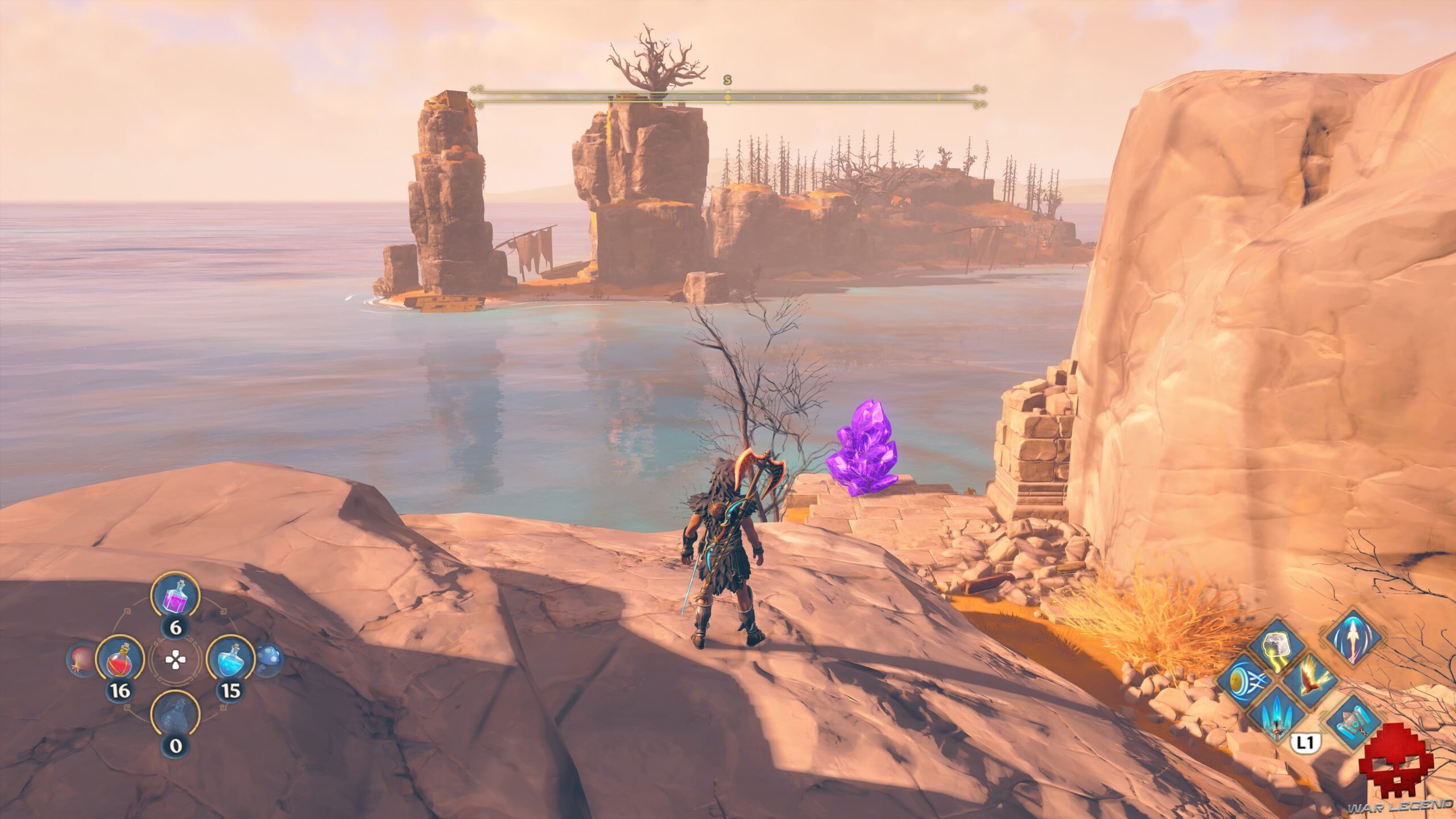Trigger the shield dash ability

(1244, 680)
